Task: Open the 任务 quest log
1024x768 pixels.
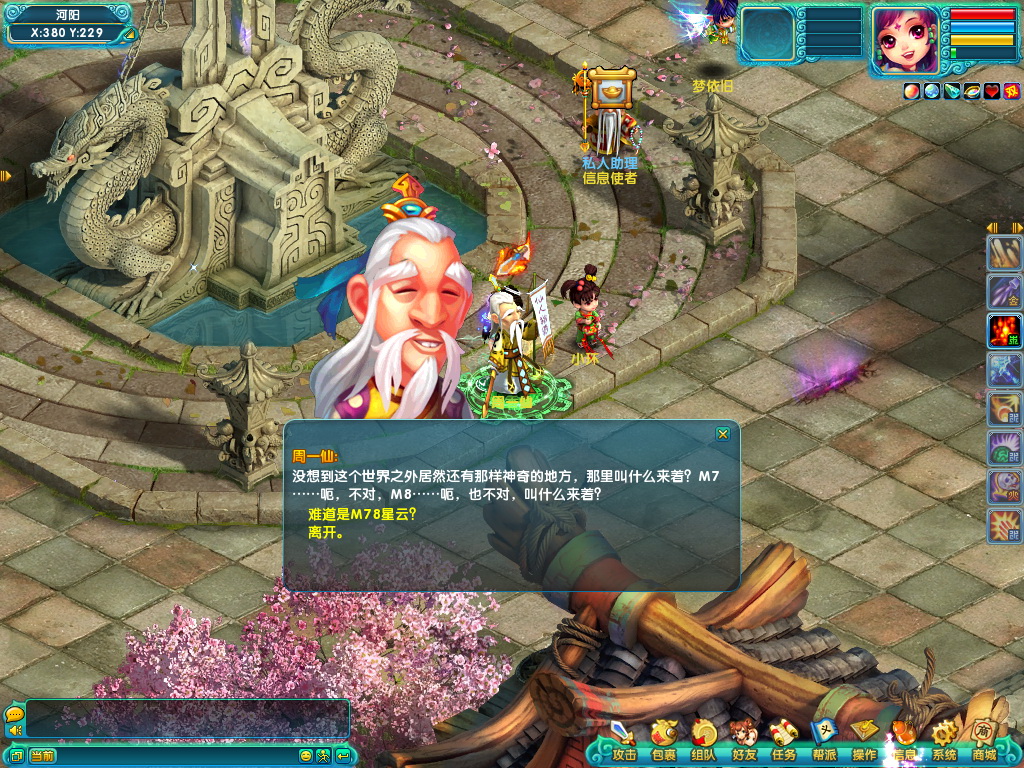Action: 784,743
